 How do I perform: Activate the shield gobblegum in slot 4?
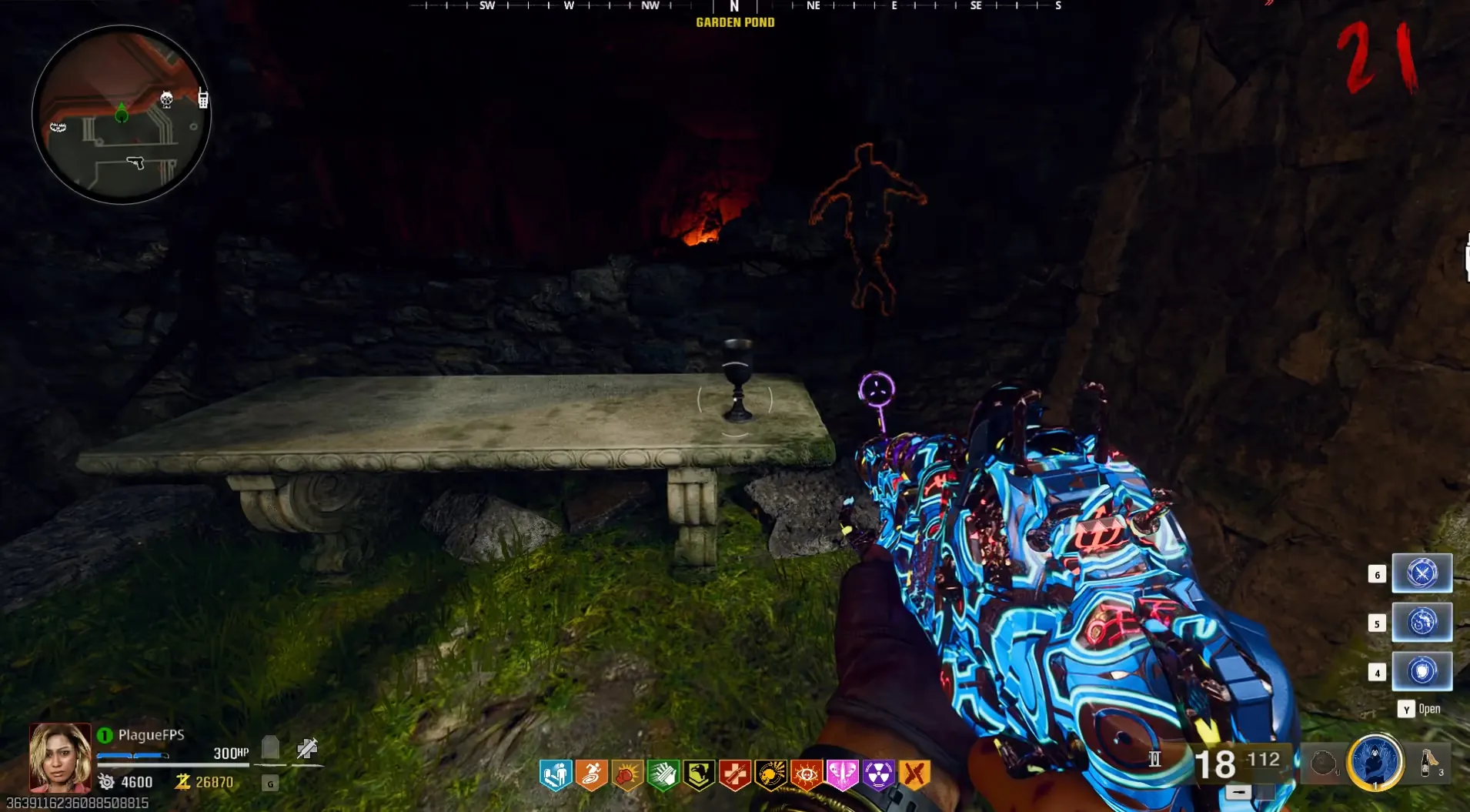point(1422,671)
